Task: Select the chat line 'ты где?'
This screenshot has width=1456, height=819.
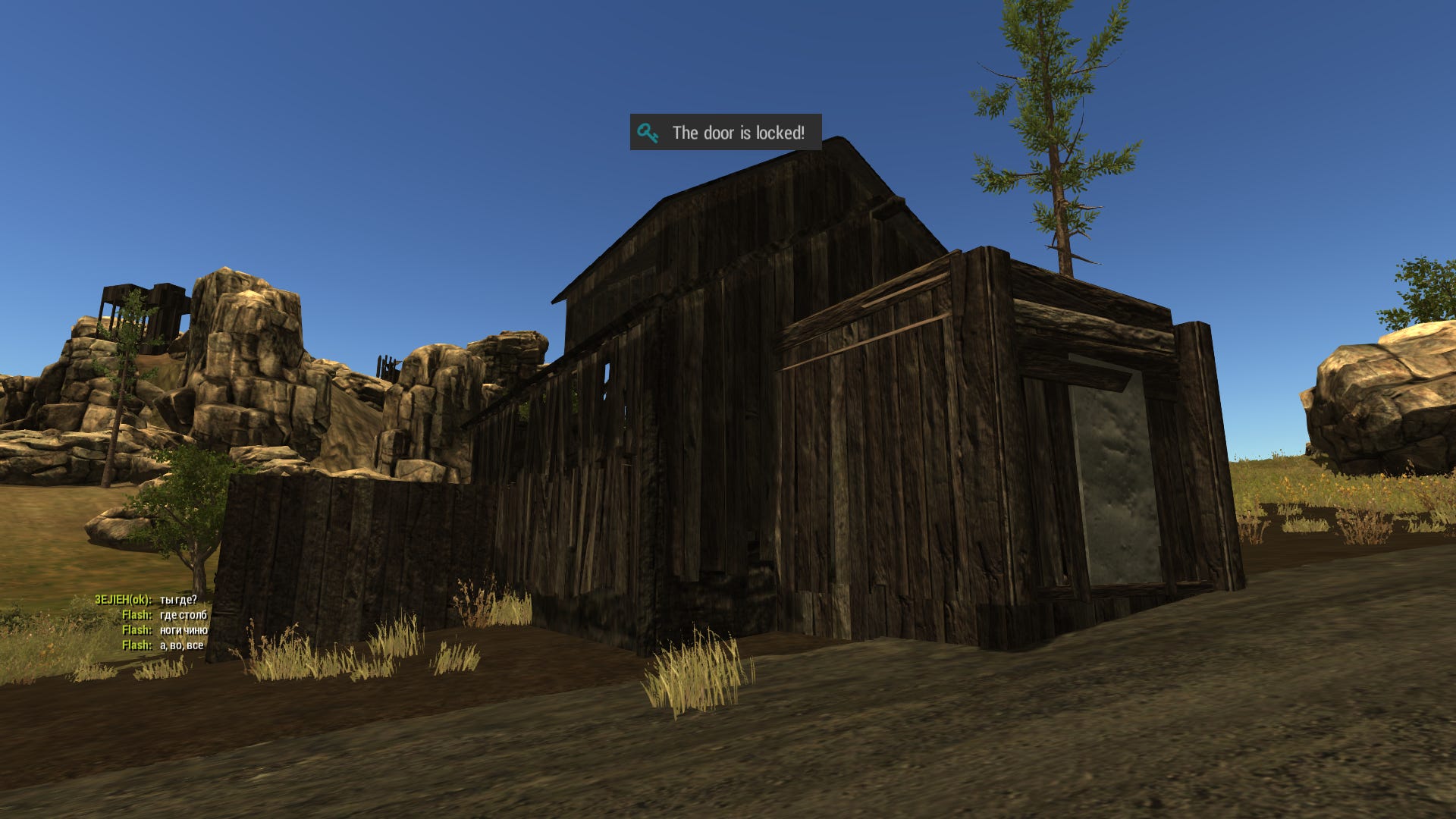Action: point(180,598)
